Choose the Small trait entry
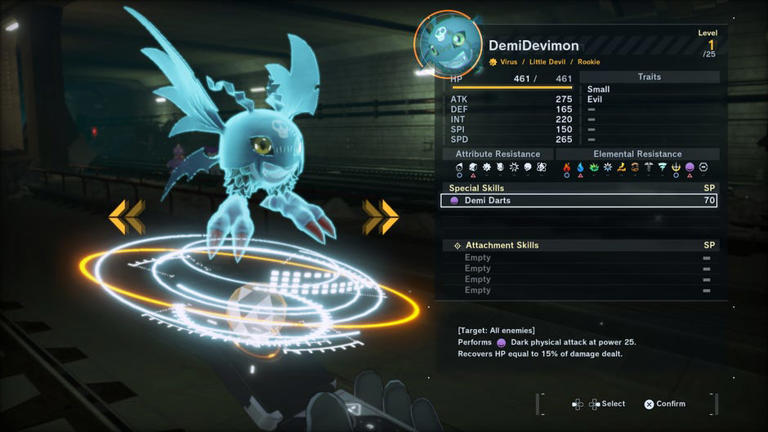 599,89
